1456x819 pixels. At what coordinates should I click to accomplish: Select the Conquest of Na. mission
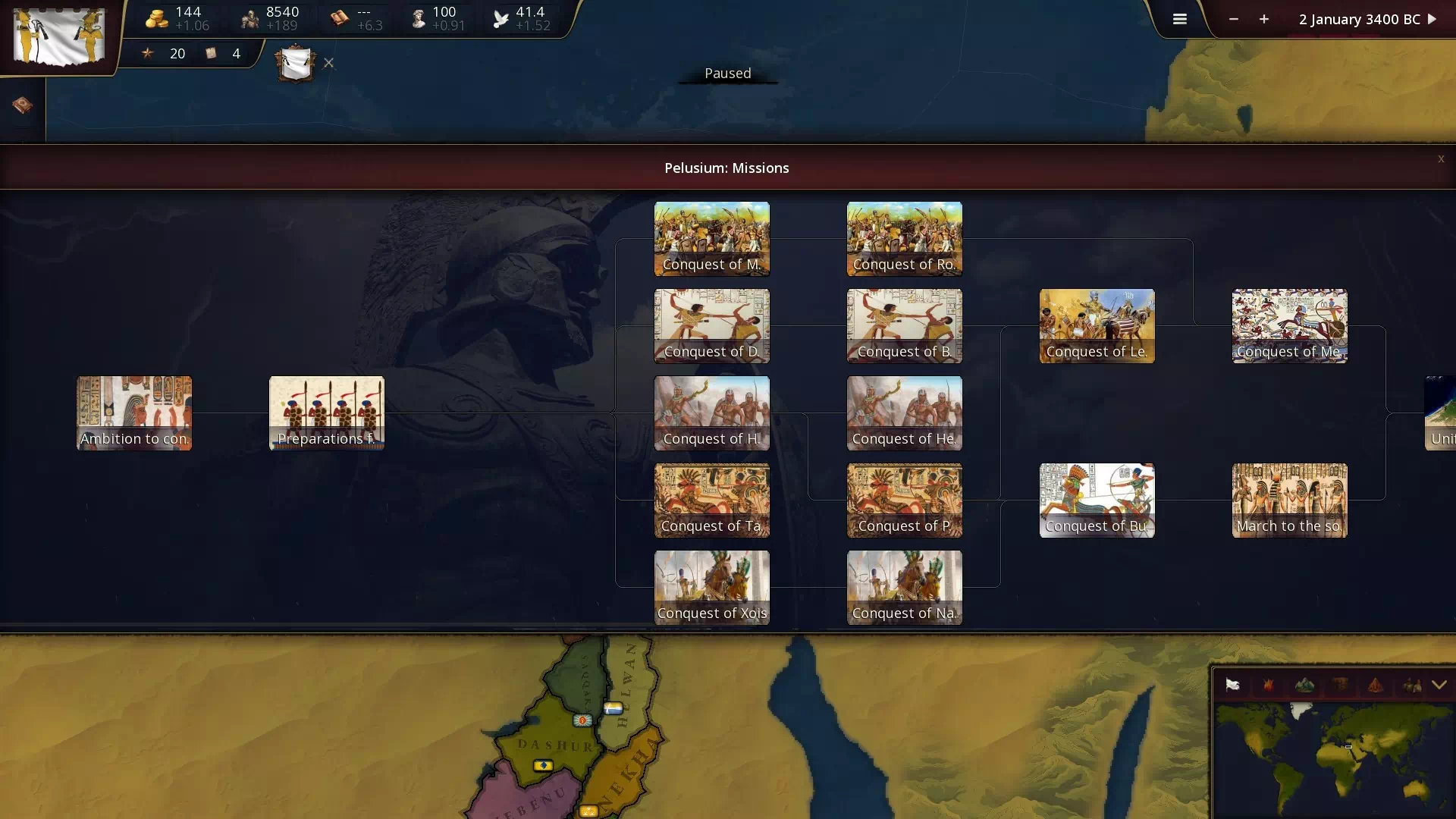click(904, 587)
